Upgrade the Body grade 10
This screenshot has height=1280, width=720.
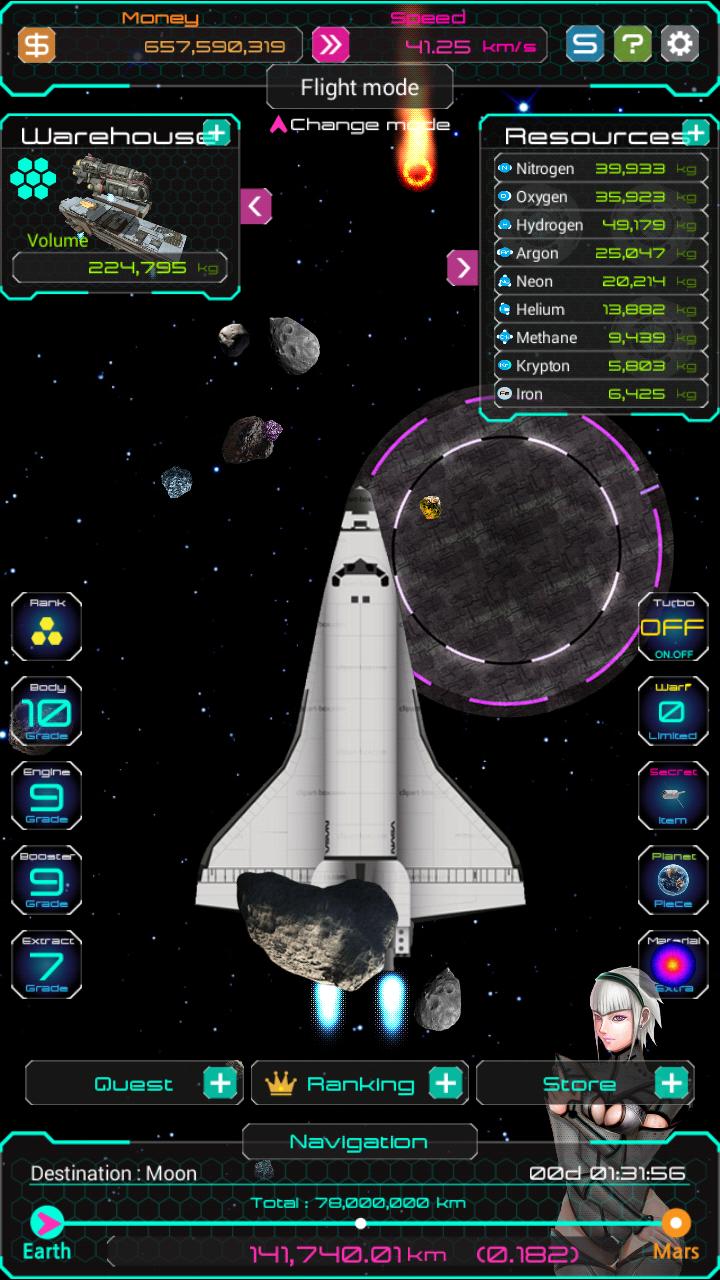pyautogui.click(x=47, y=712)
